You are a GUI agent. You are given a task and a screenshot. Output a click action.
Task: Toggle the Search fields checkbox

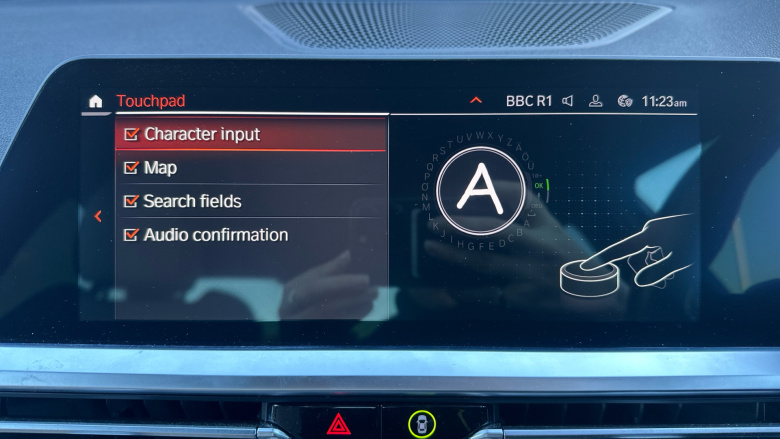point(131,201)
